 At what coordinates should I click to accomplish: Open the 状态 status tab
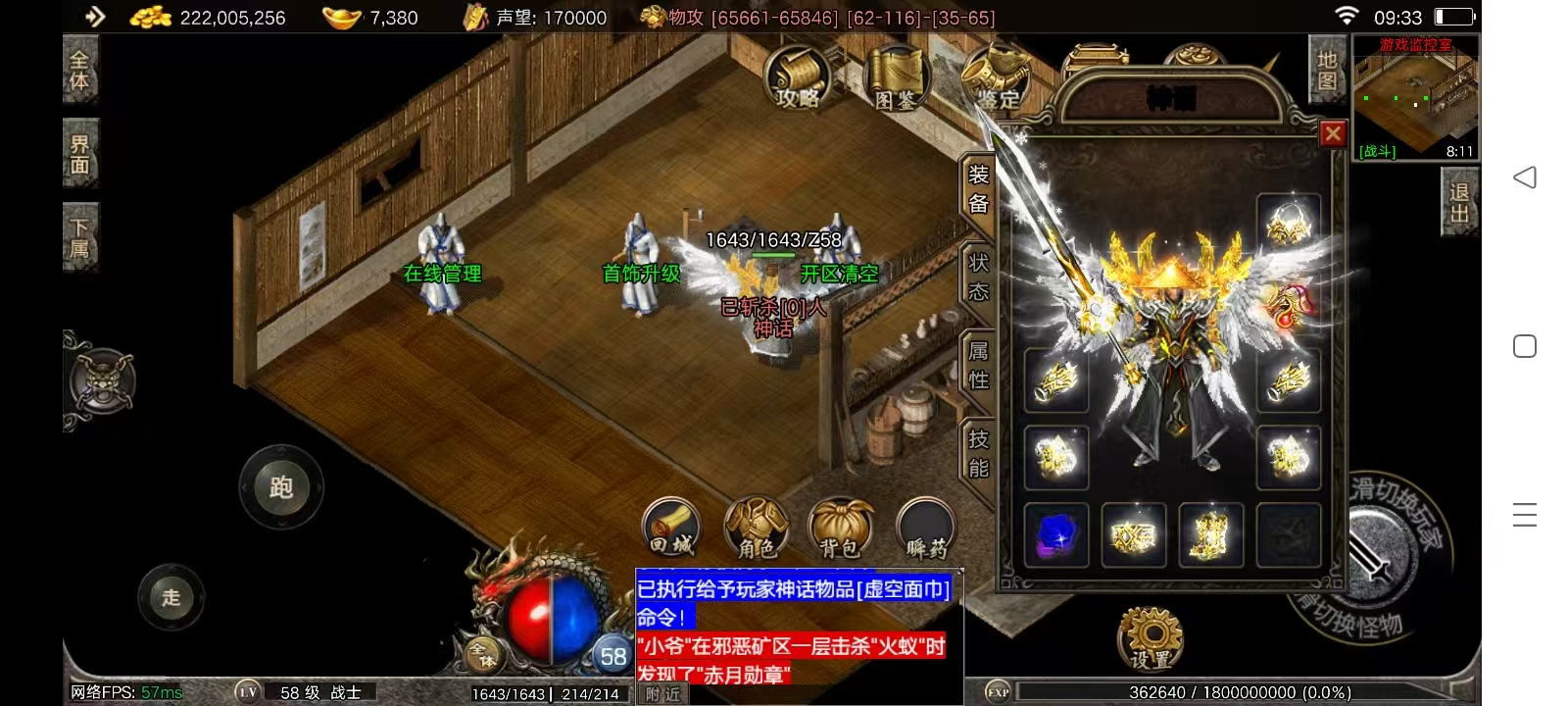click(978, 277)
